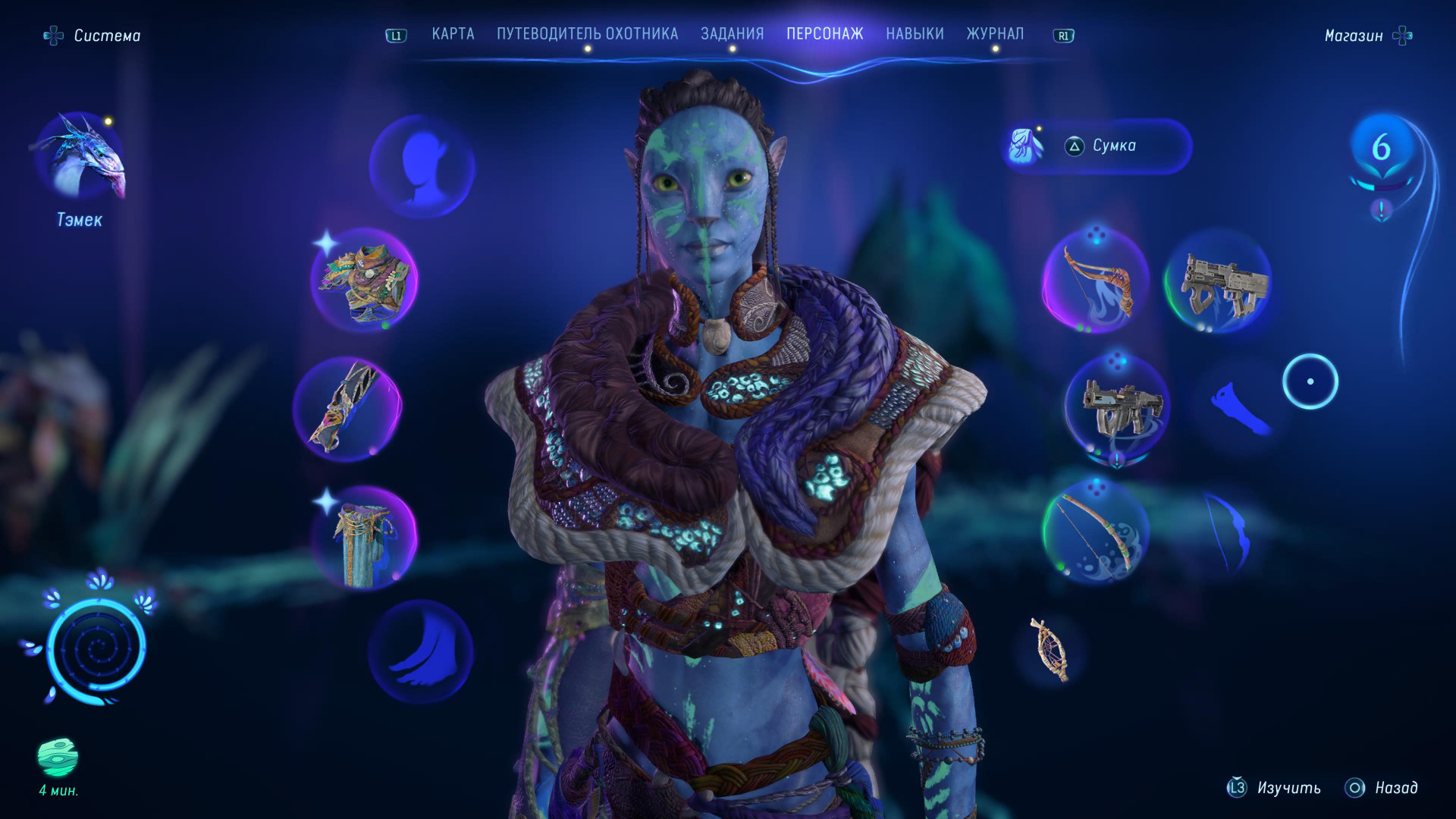This screenshot has width=1456, height=819.
Task: Select the grey shotgun weapon slot
Action: click(x=1219, y=281)
